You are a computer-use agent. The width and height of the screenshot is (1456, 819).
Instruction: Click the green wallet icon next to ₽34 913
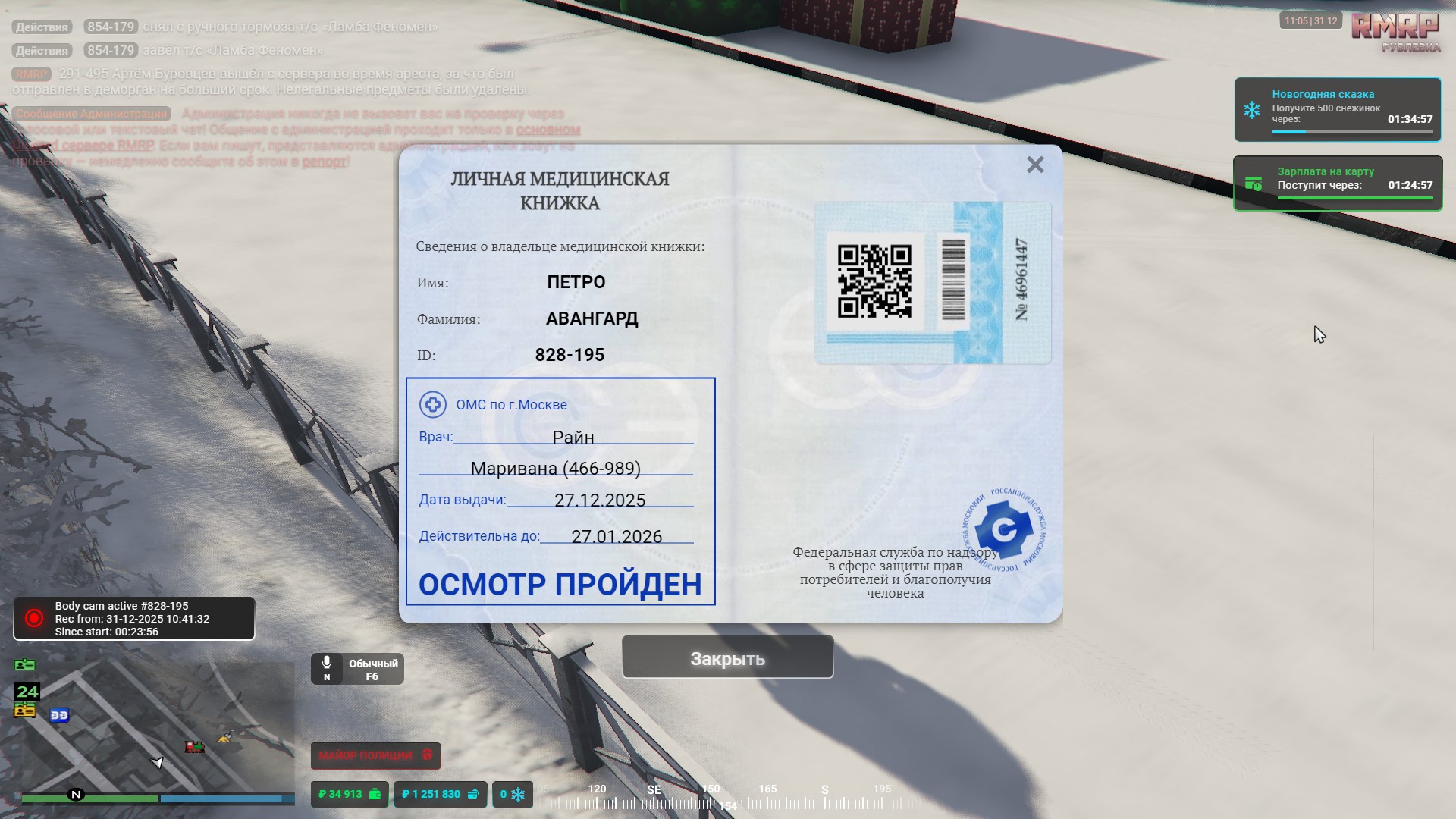[x=375, y=794]
